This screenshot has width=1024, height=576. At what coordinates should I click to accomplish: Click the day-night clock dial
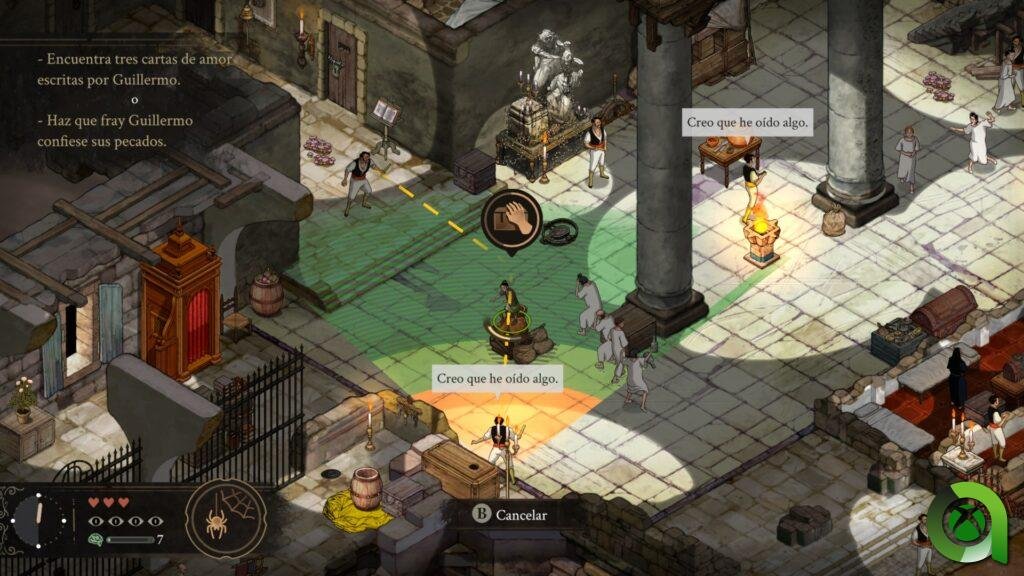(40, 520)
